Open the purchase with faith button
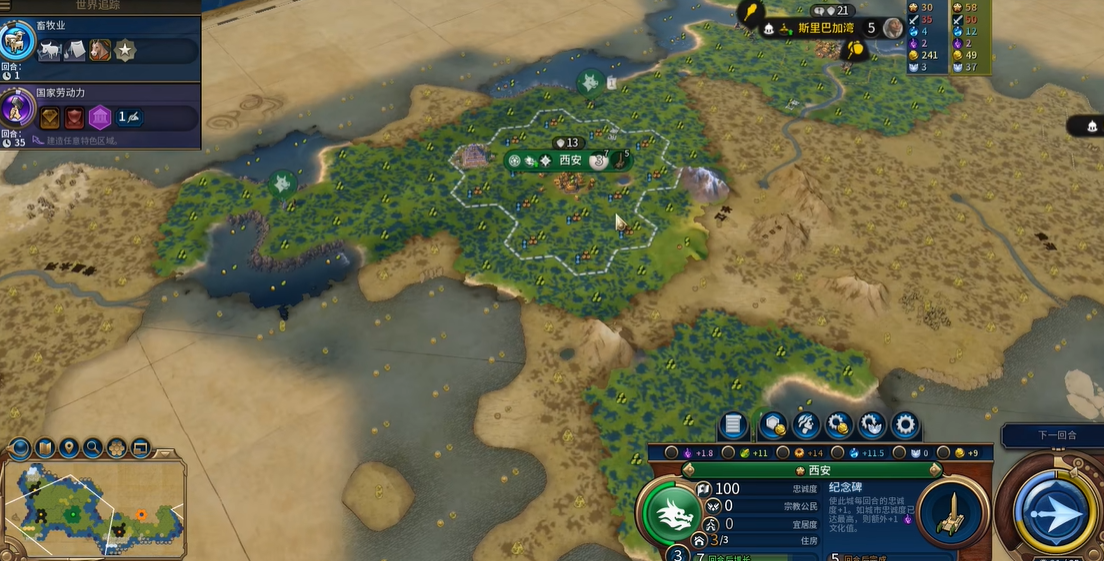The width and height of the screenshot is (1104, 561). coord(872,424)
